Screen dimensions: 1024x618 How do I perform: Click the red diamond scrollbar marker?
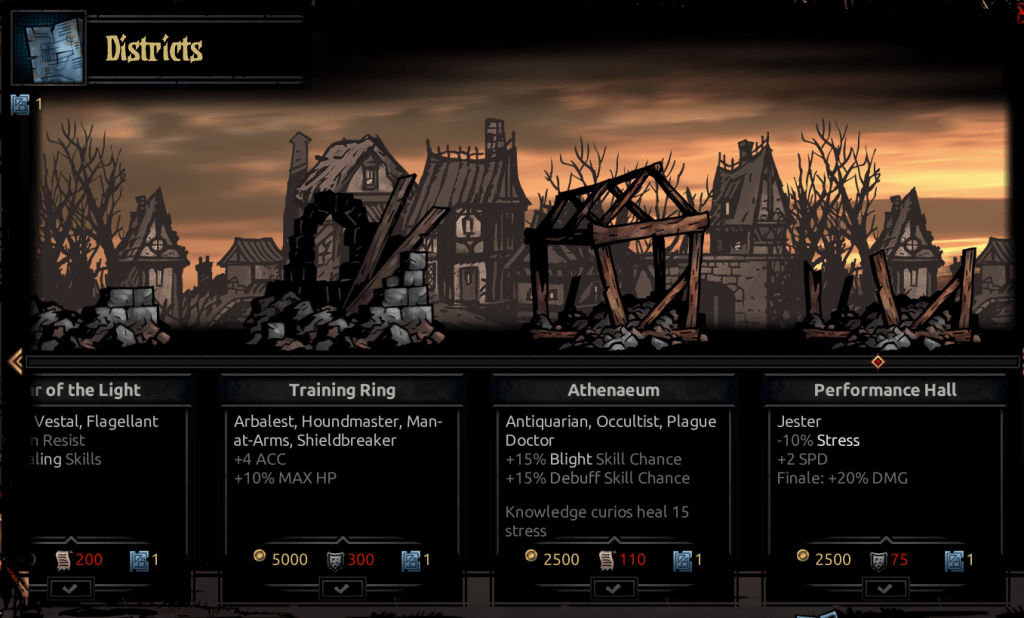tap(878, 361)
